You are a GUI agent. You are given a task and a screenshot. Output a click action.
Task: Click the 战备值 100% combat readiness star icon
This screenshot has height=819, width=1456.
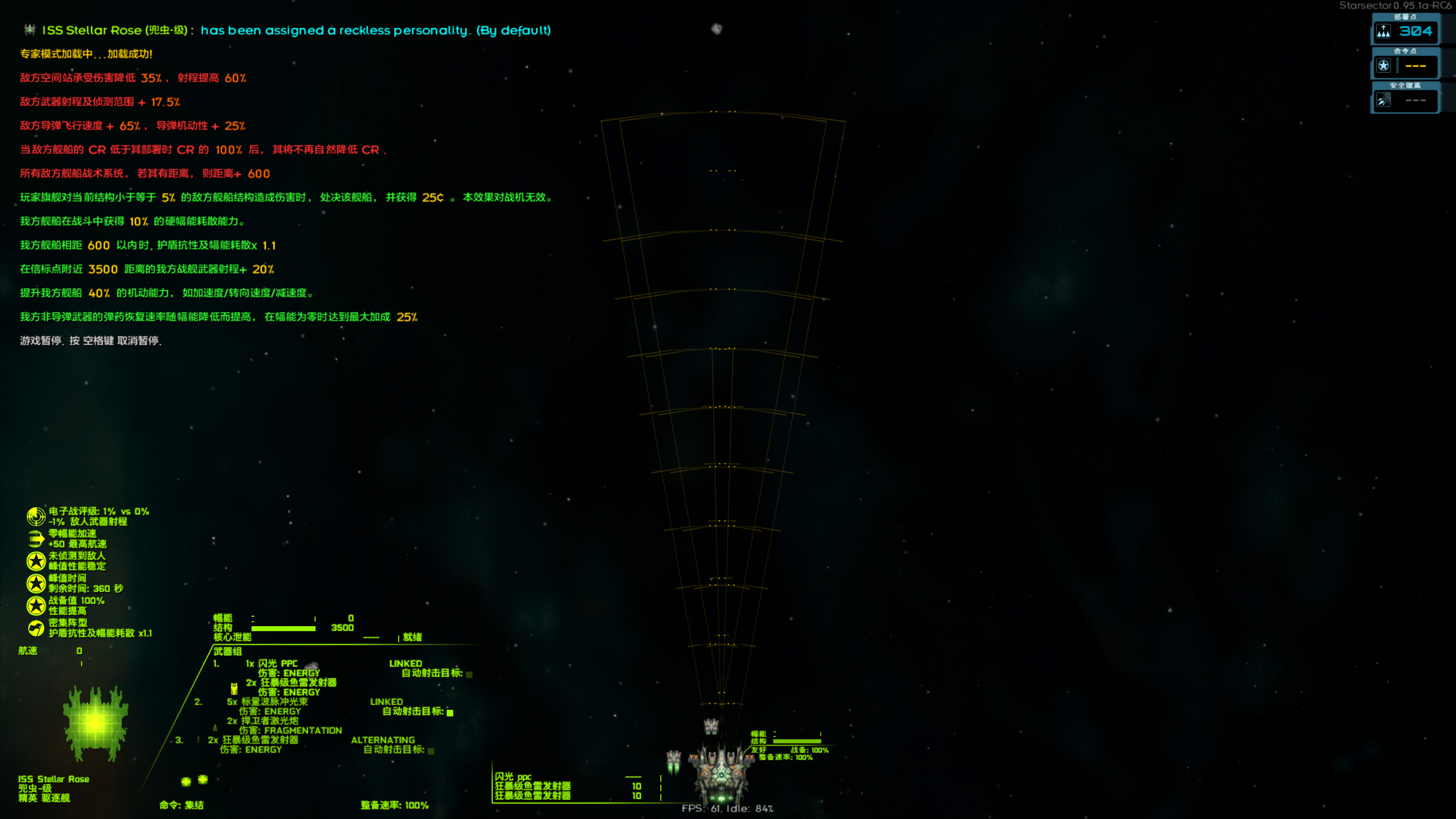[35, 604]
